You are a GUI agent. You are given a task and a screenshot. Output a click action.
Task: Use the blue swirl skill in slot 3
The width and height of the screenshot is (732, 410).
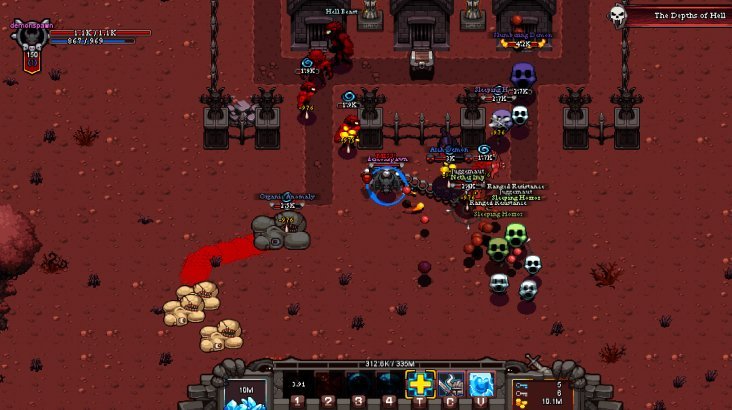coord(358,384)
